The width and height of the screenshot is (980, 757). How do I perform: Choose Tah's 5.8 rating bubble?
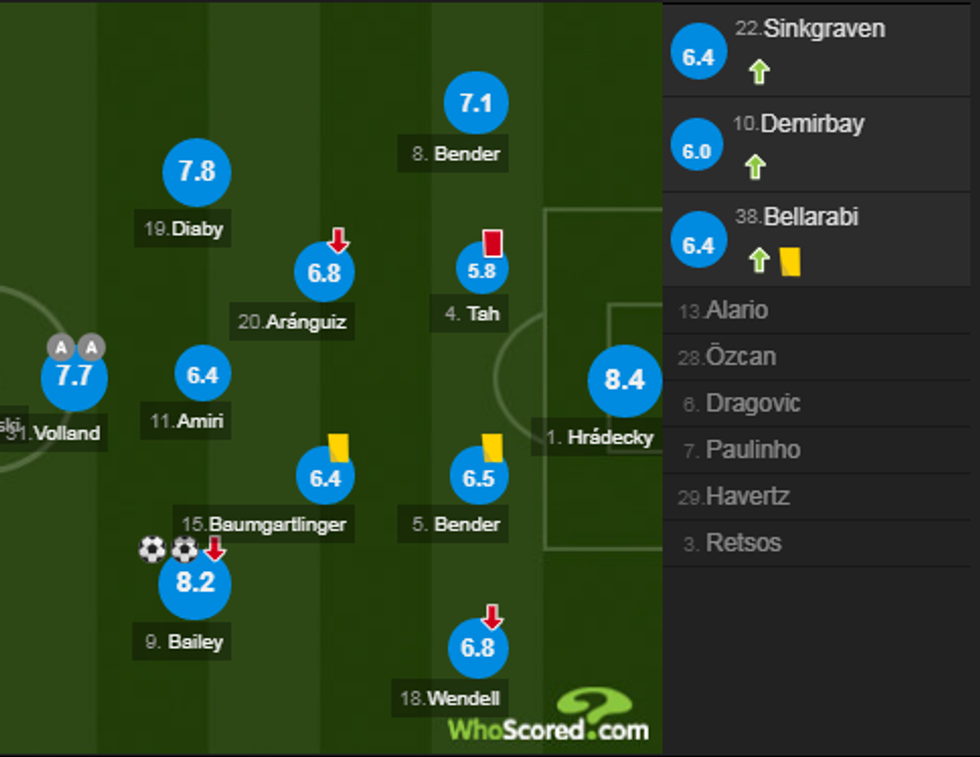pyautogui.click(x=481, y=270)
